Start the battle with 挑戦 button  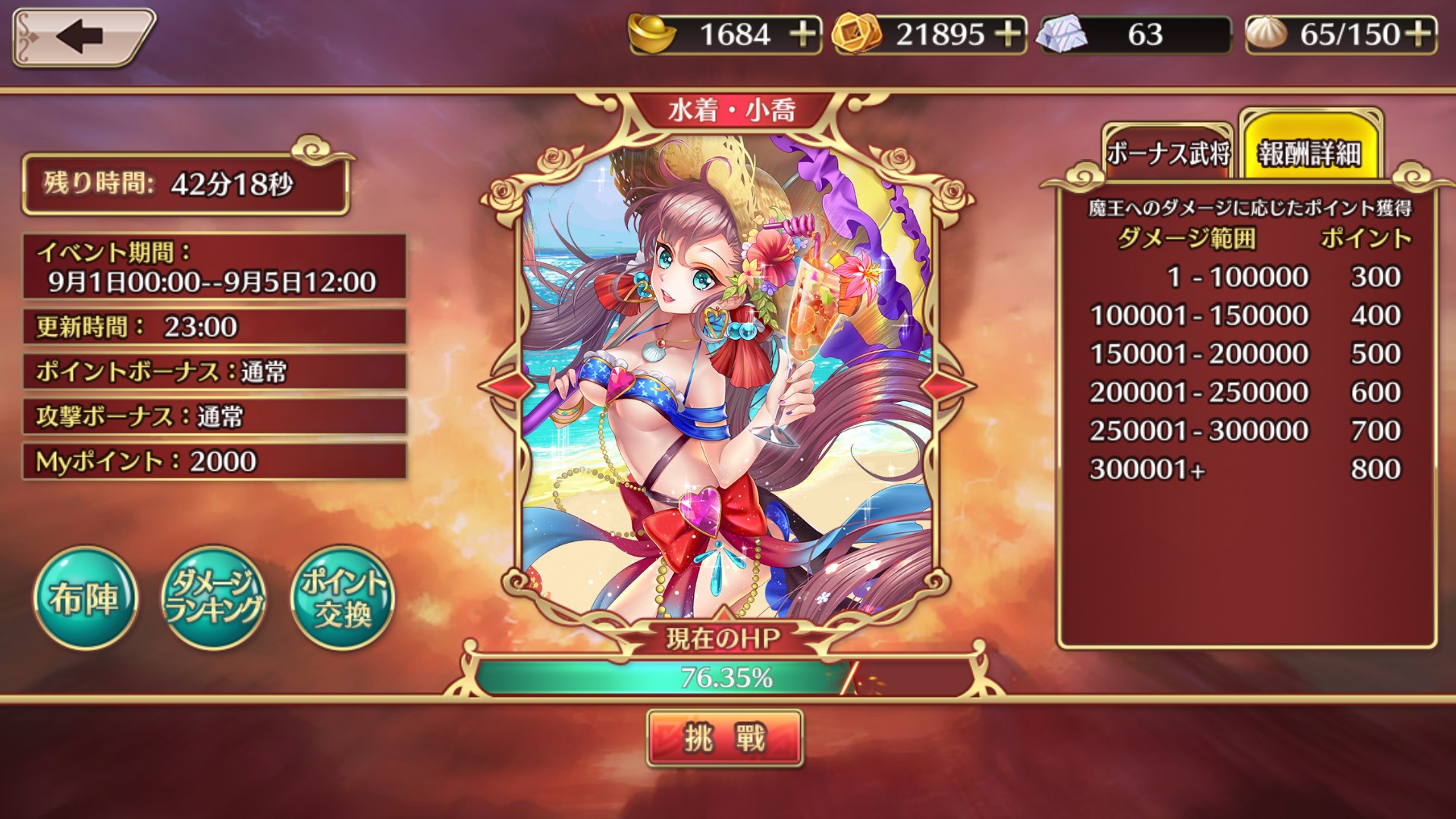point(724,738)
